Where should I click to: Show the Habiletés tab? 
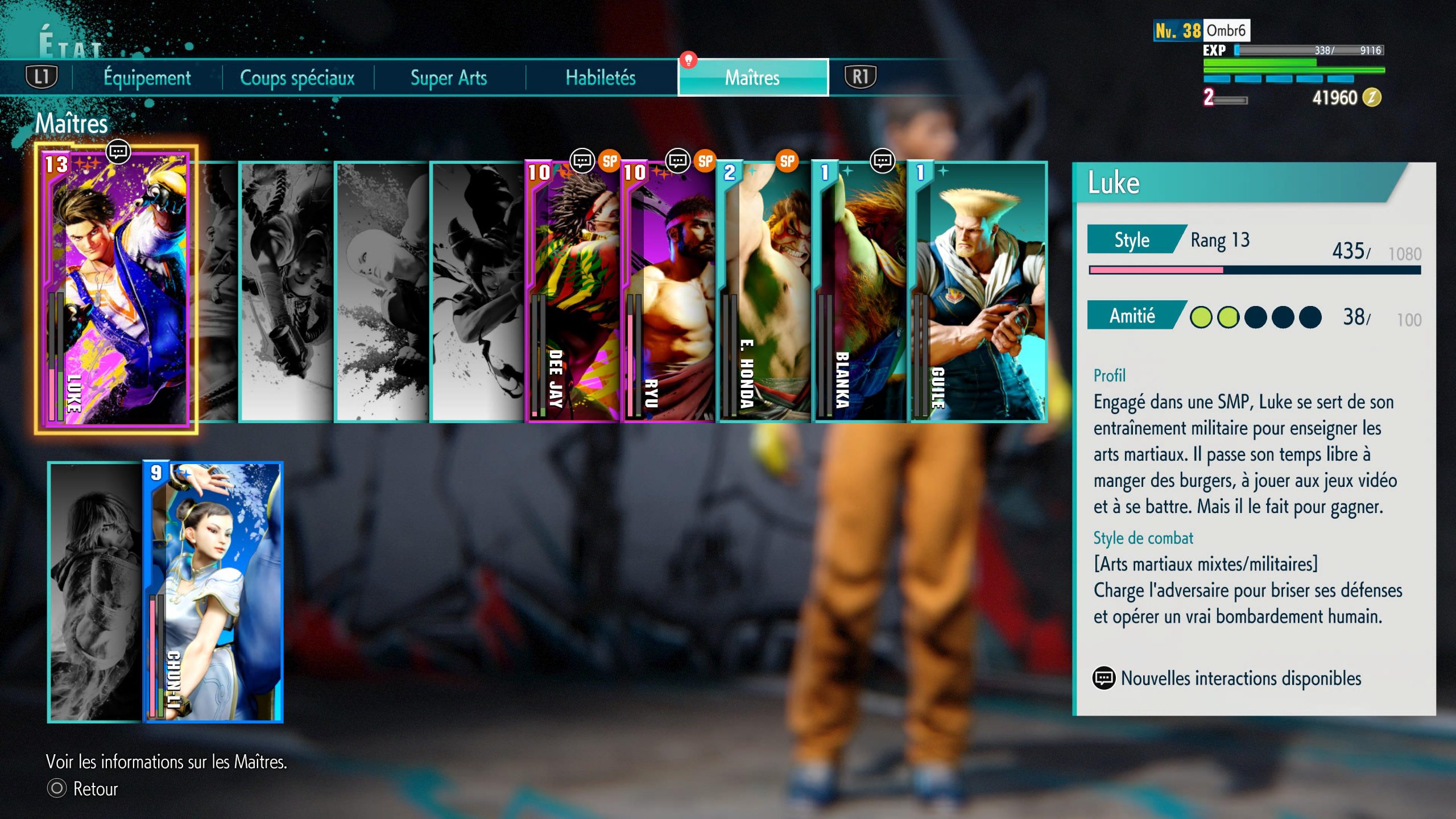601,77
